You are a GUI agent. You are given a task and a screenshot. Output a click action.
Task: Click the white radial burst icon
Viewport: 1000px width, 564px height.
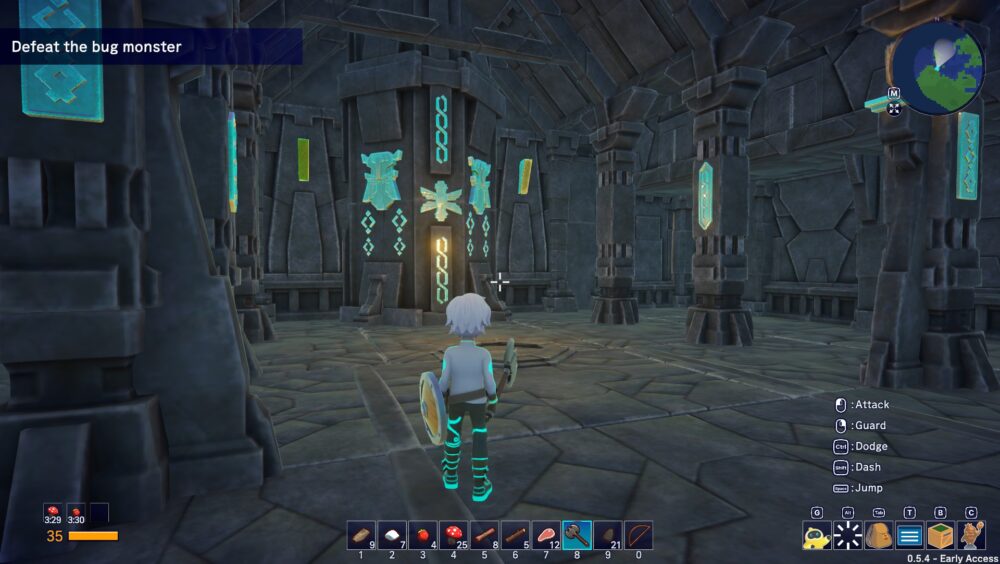click(848, 536)
